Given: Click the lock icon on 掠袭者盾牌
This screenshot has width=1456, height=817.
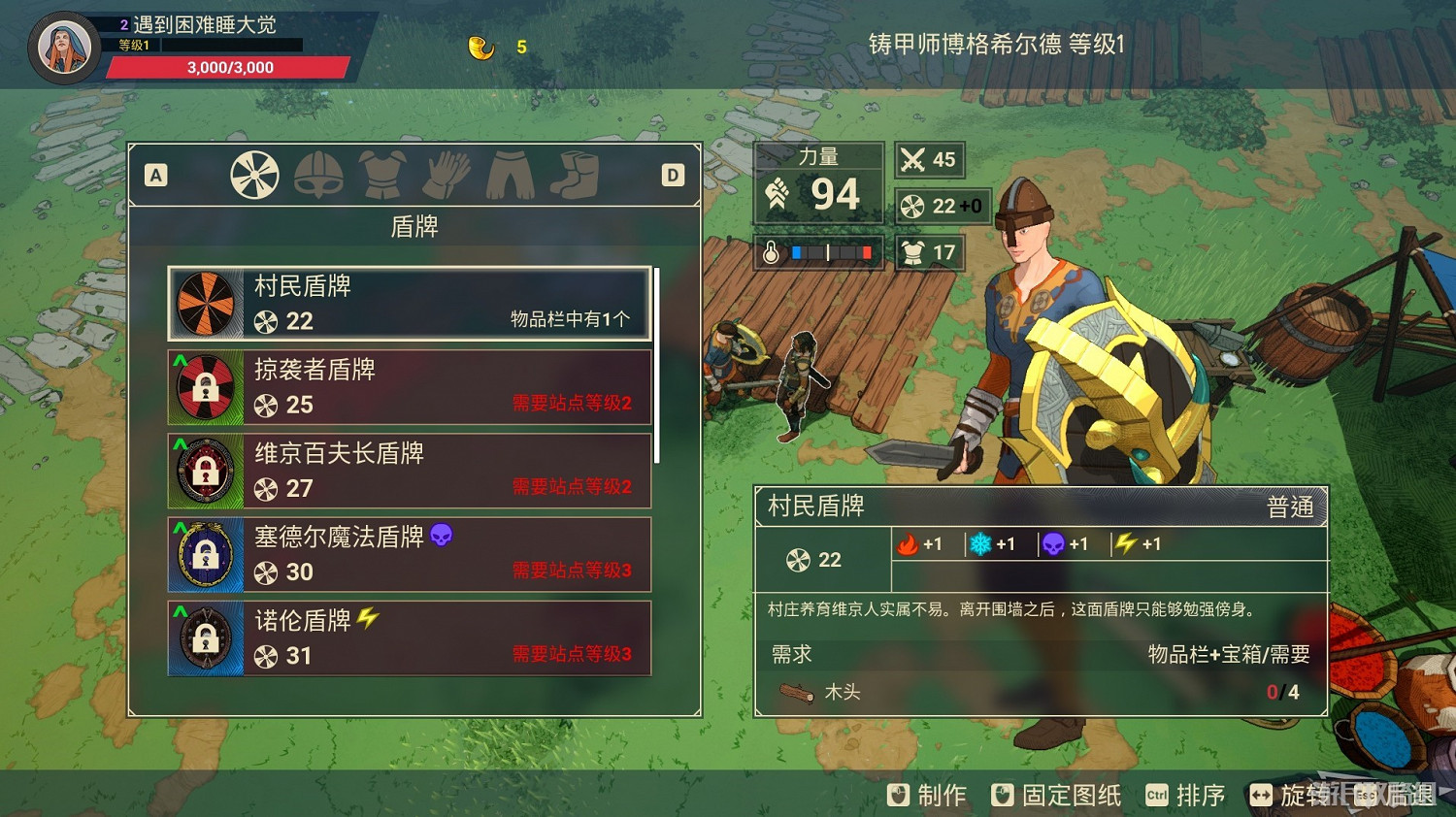Looking at the screenshot, I should point(206,388).
